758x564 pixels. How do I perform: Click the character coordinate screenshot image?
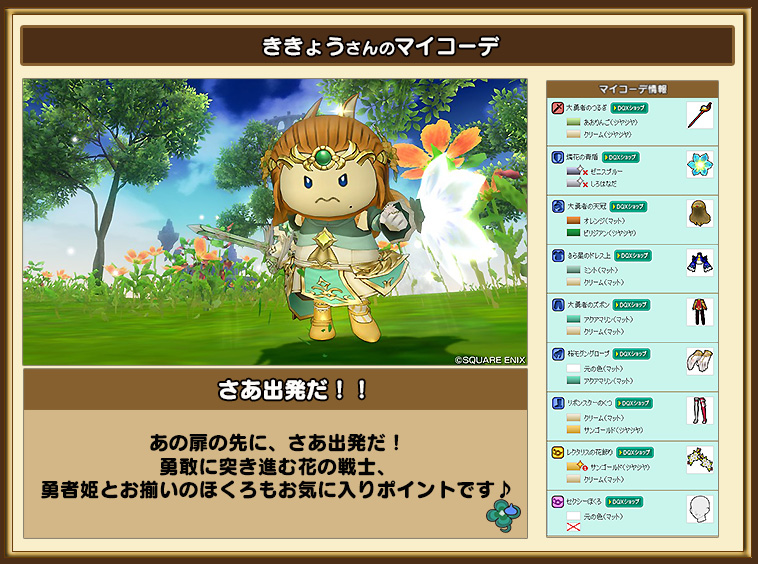click(x=275, y=222)
